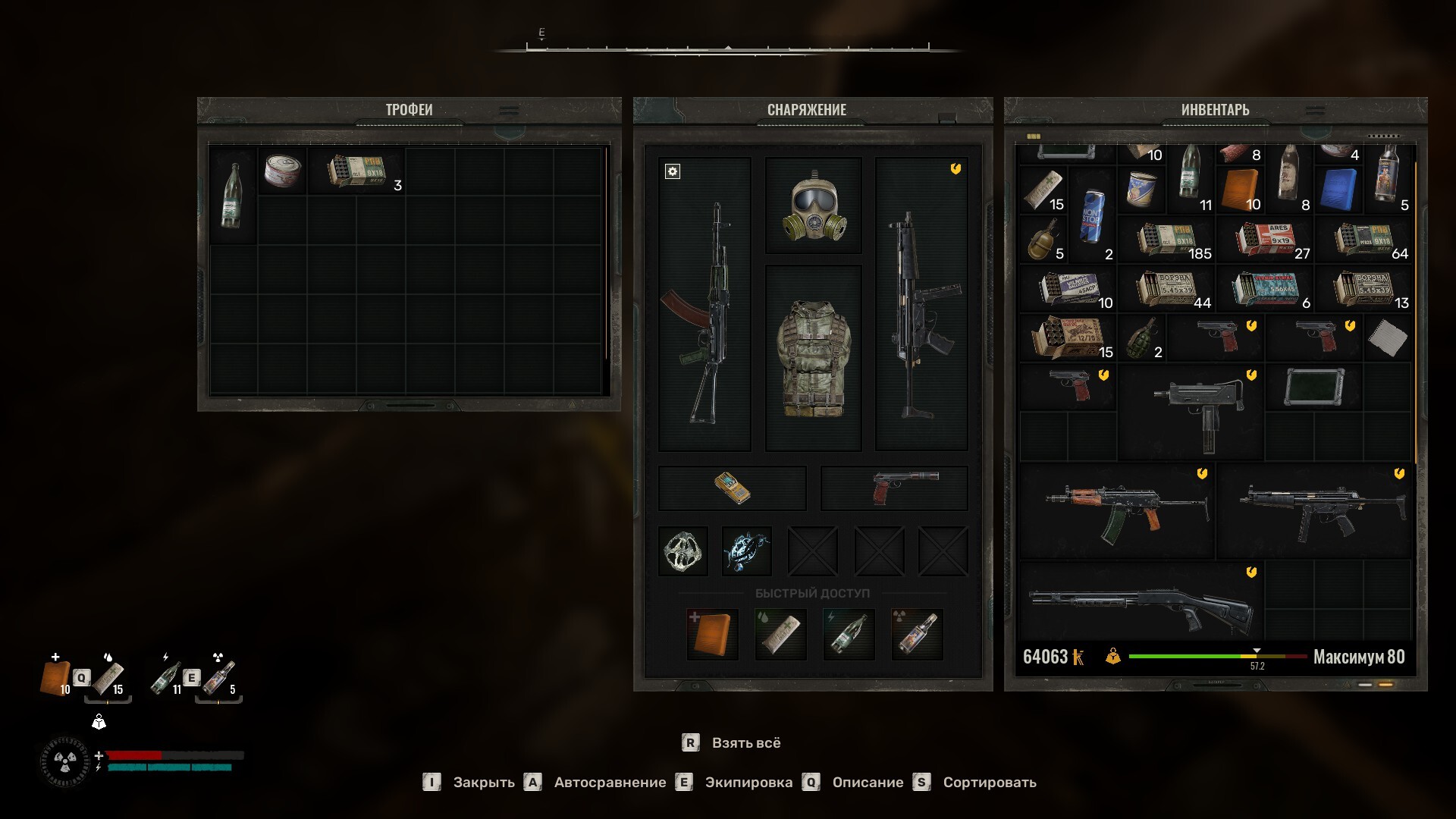
Task: Select the 12/70 shotgun shell box
Action: (1066, 337)
